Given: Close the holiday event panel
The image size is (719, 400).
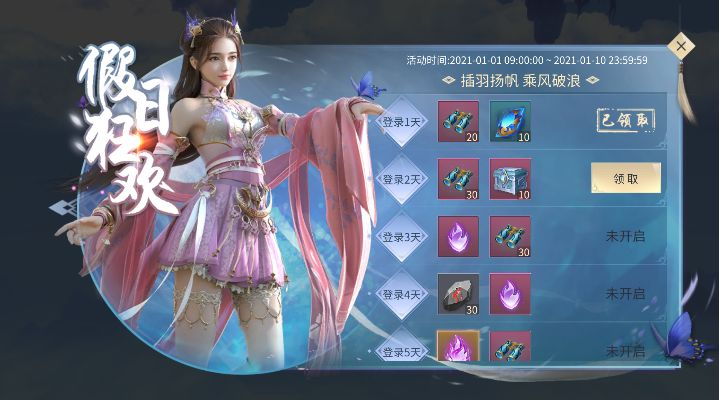Looking at the screenshot, I should 681,46.
